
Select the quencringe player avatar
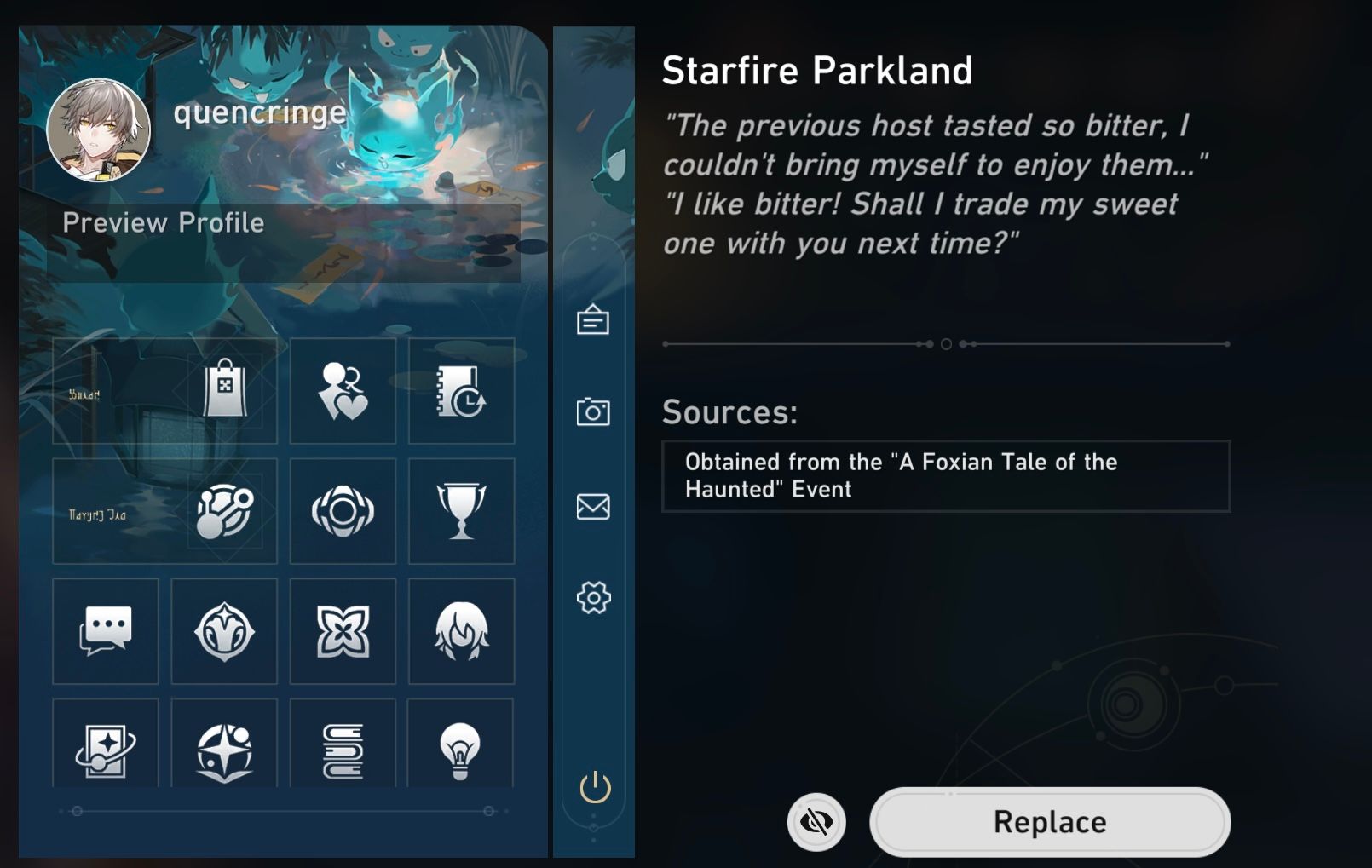(99, 130)
